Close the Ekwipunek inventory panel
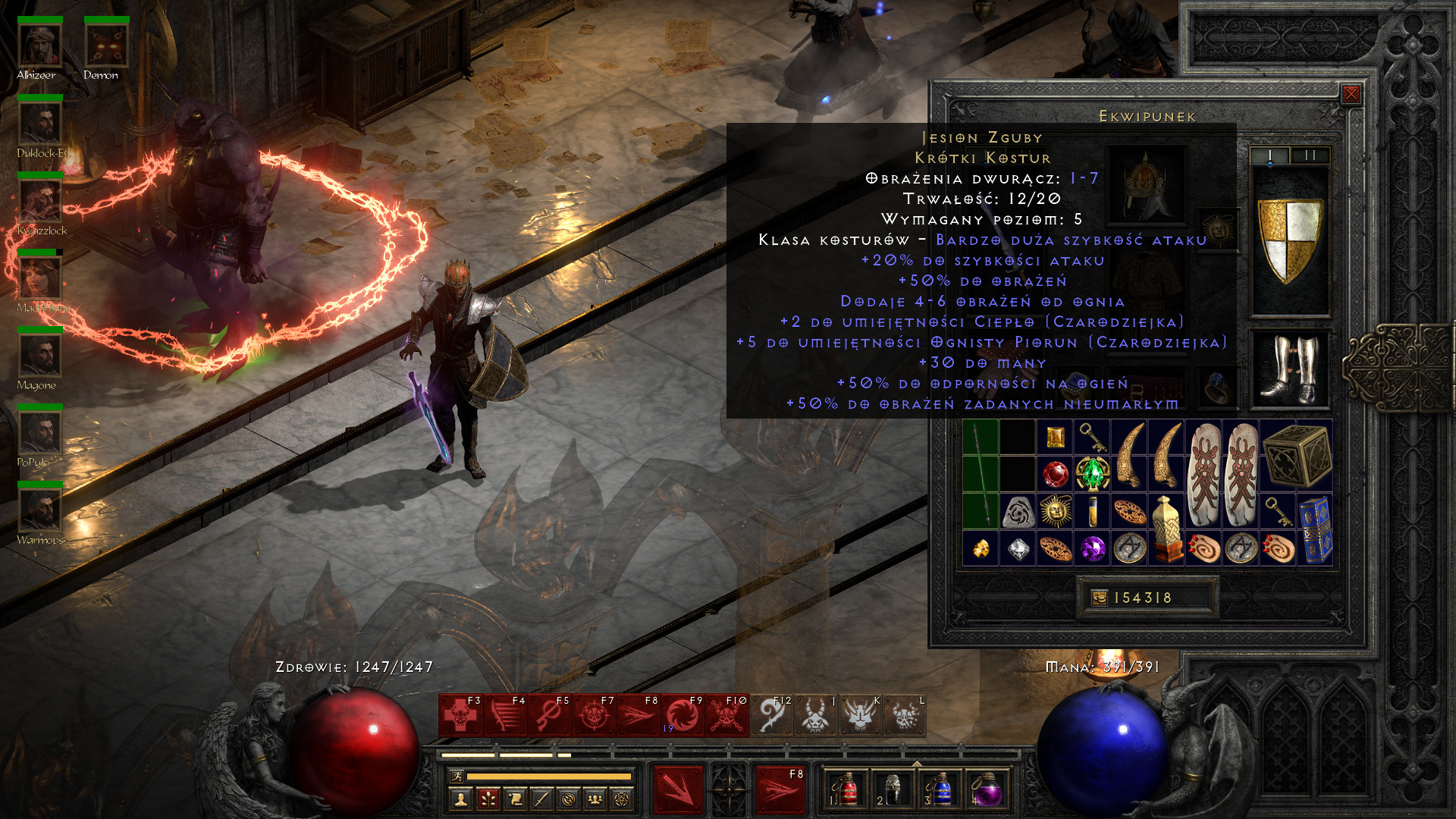This screenshot has height=819, width=1456. click(x=1351, y=94)
